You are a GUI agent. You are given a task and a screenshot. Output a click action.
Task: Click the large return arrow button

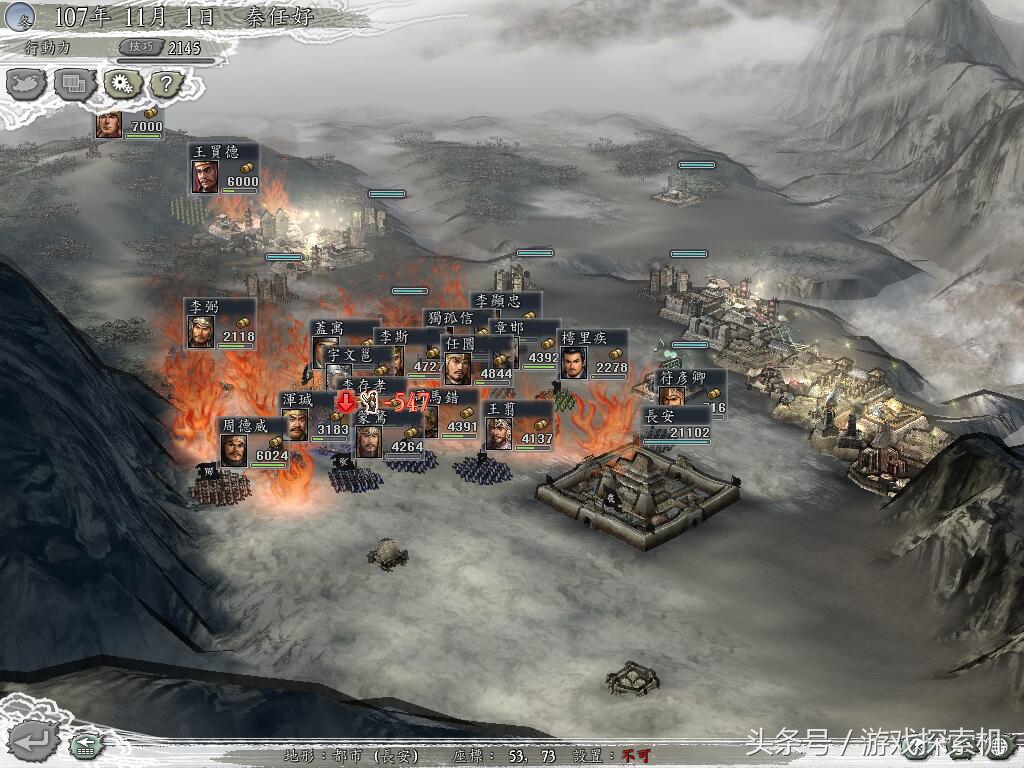pos(36,741)
